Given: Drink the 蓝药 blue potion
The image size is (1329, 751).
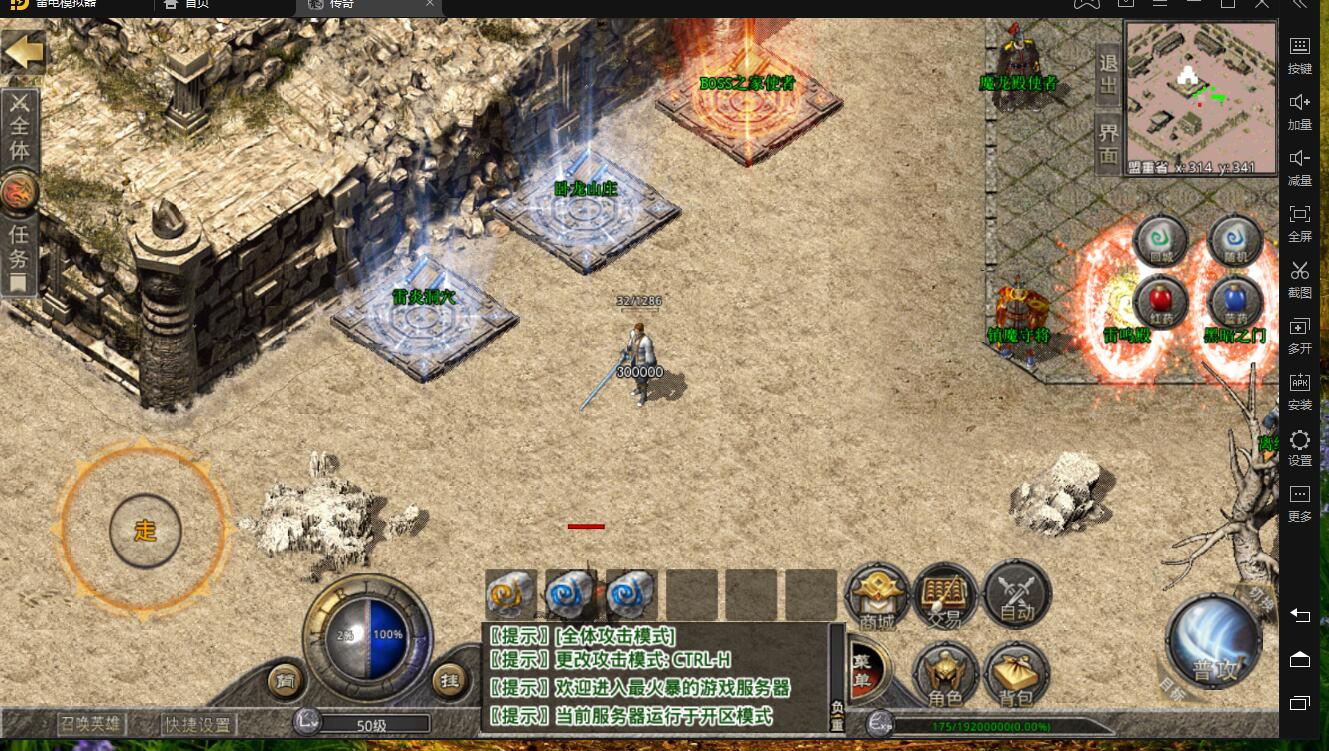Looking at the screenshot, I should point(1235,302).
